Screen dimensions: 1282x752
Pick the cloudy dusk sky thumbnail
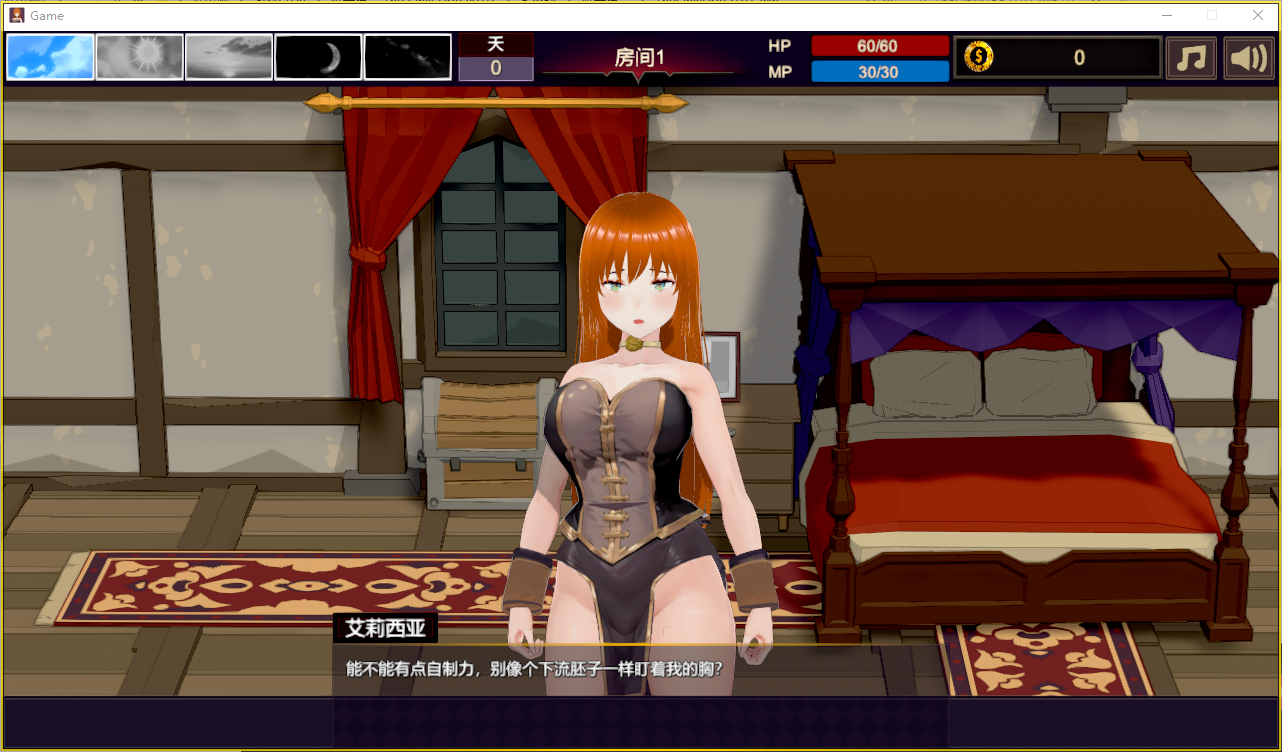(229, 57)
